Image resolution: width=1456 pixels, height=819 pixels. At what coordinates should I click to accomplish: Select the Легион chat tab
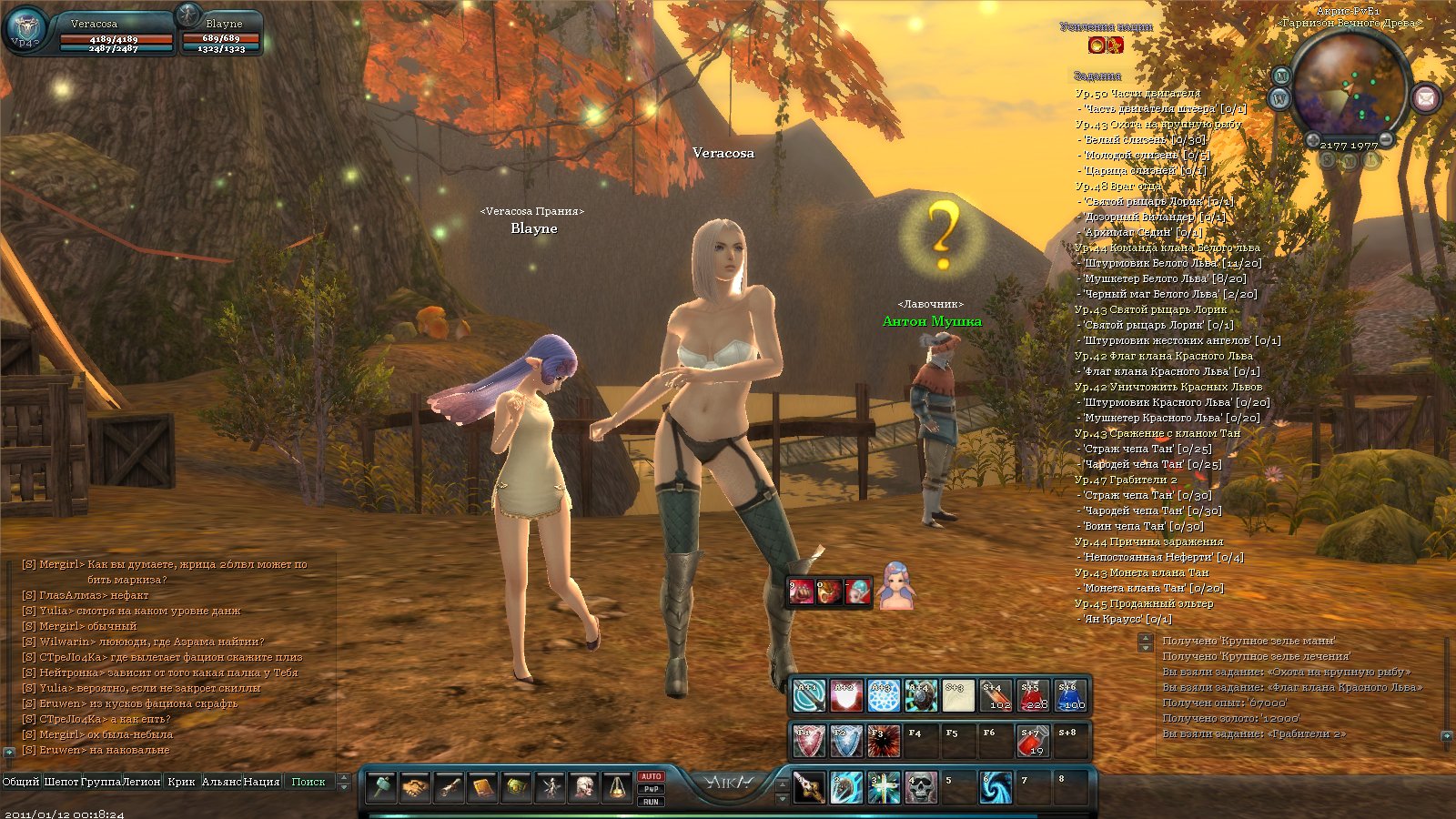click(x=141, y=782)
